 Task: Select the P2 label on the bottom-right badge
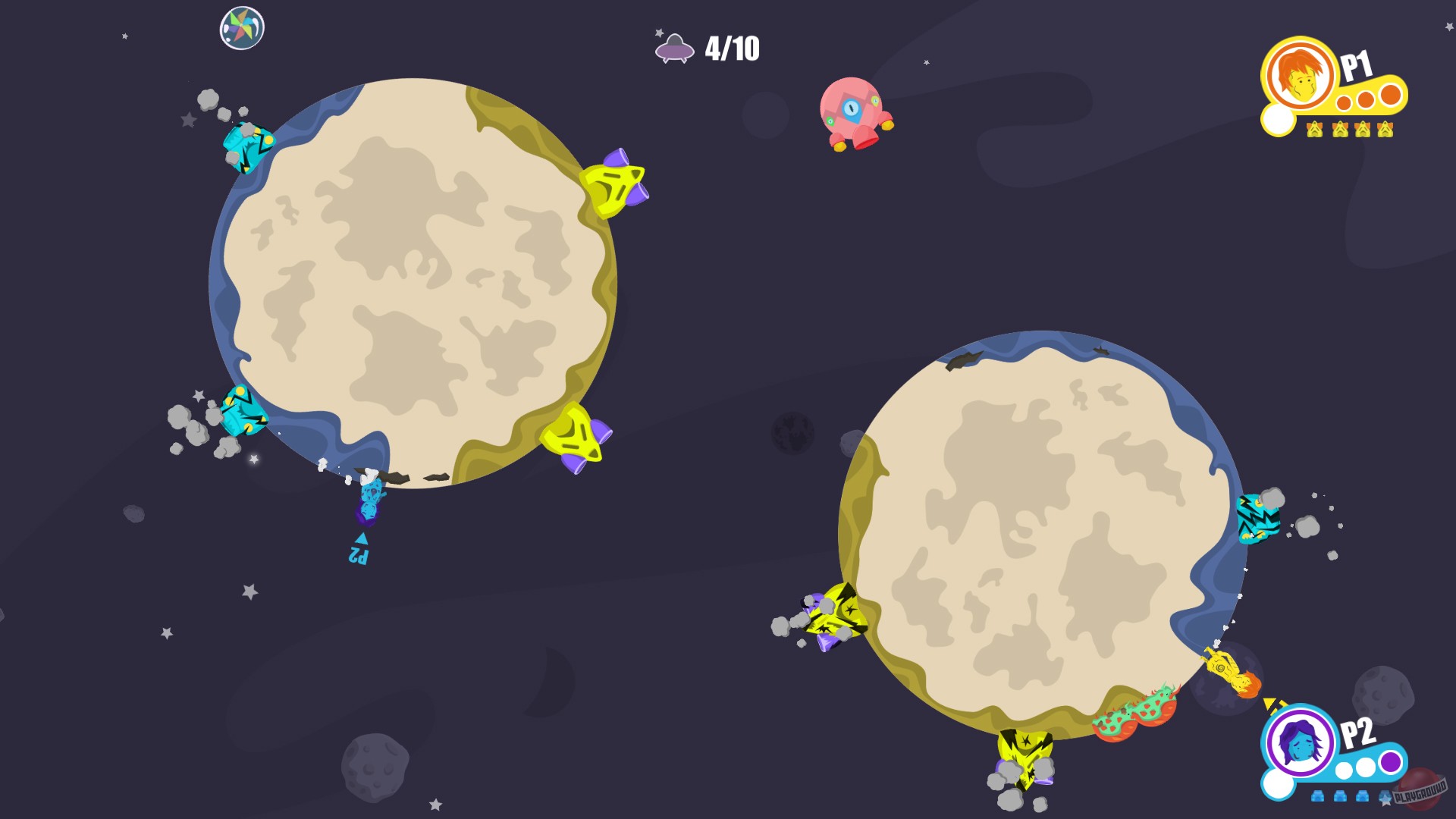(x=1358, y=733)
